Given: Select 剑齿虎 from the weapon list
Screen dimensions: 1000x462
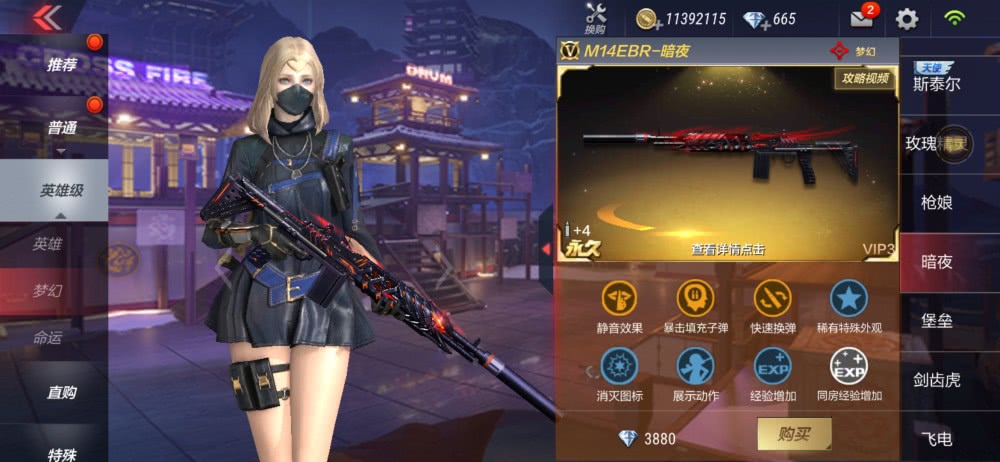Looking at the screenshot, I should (936, 379).
